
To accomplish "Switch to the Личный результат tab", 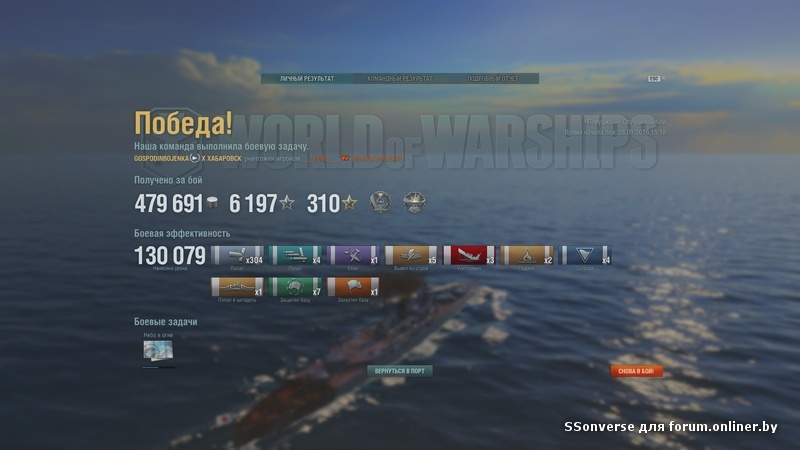I will tap(308, 78).
